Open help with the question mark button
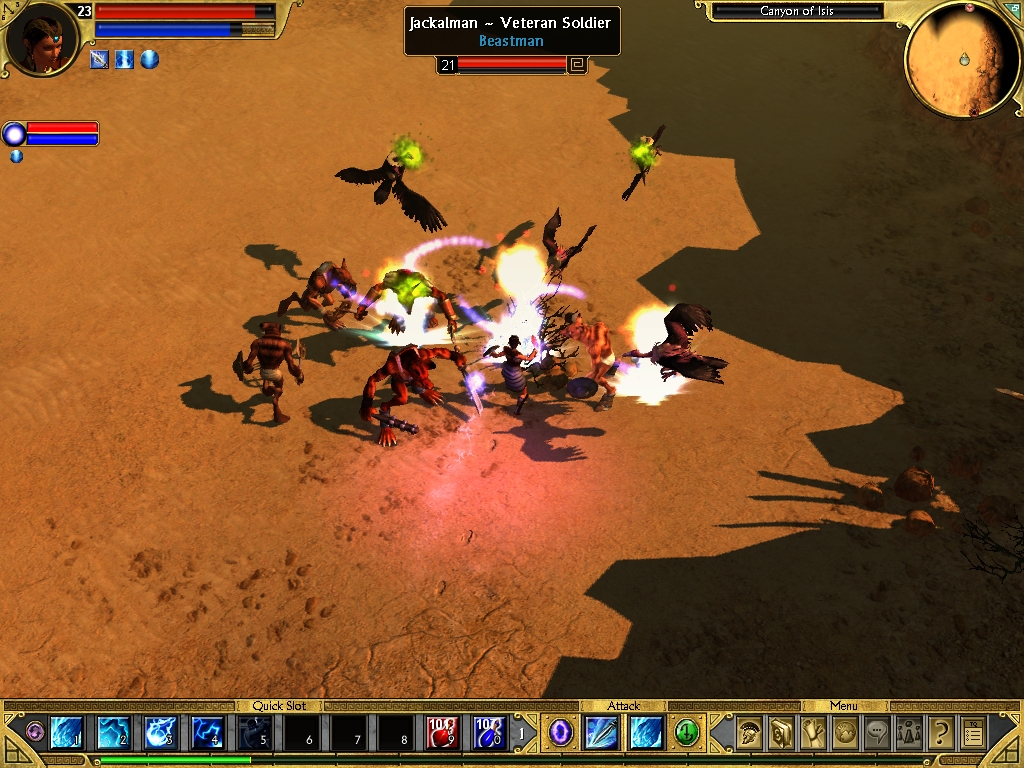This screenshot has height=768, width=1024. pyautogui.click(x=941, y=734)
